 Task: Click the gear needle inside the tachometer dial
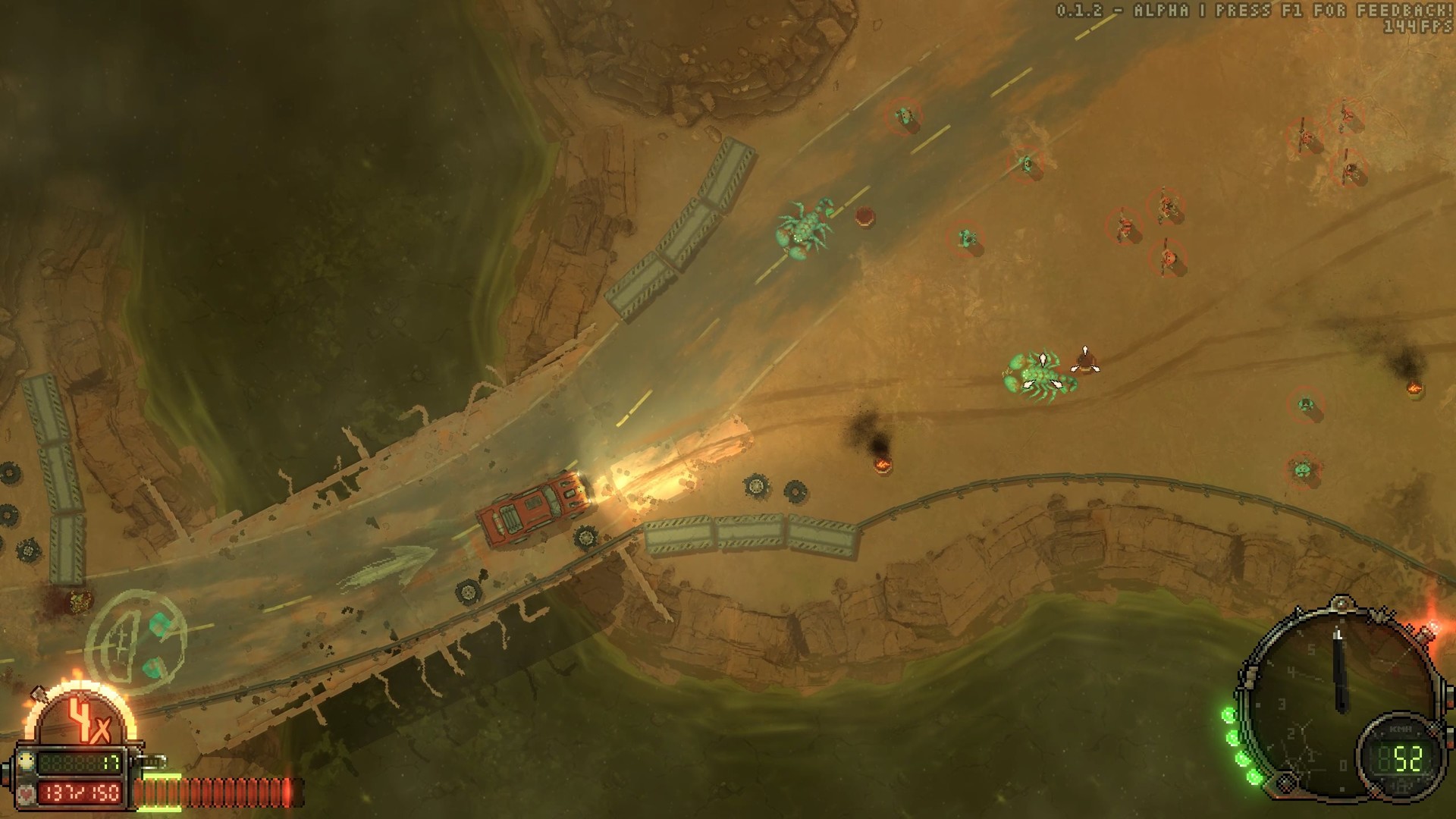tap(1339, 667)
